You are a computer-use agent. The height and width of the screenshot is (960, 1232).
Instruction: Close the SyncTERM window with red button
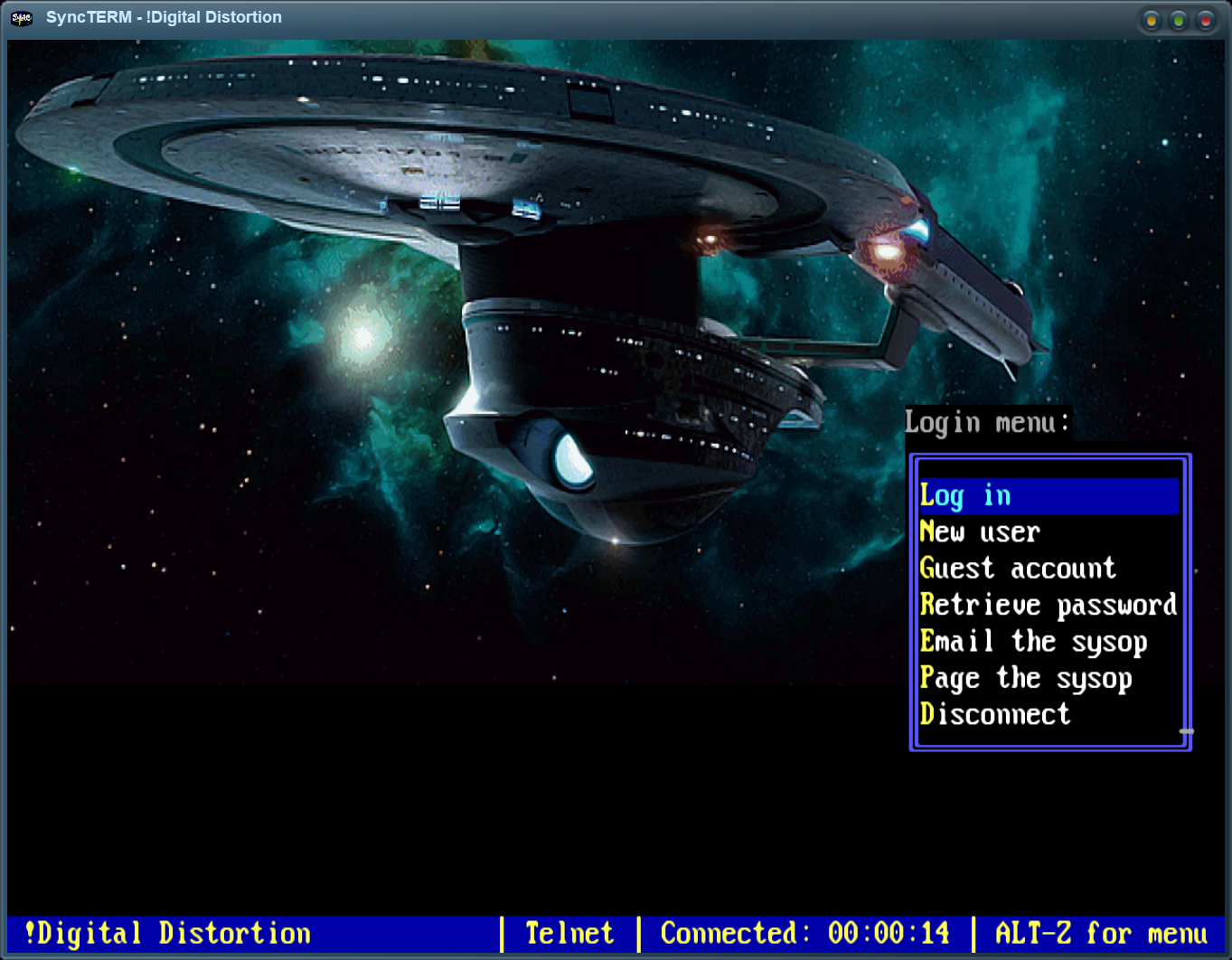(1205, 20)
